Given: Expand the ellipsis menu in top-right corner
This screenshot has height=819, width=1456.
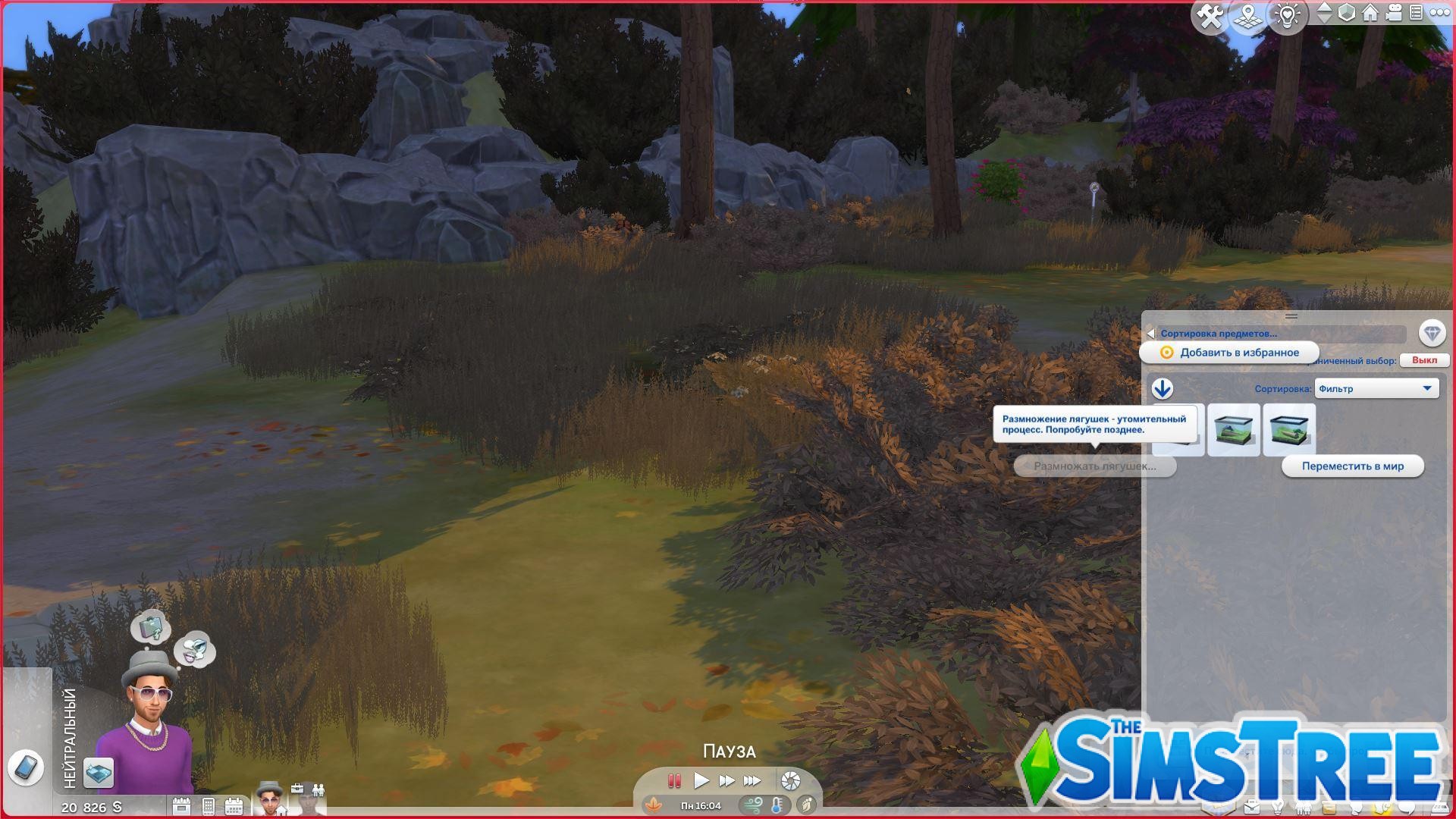Looking at the screenshot, I should [1440, 14].
